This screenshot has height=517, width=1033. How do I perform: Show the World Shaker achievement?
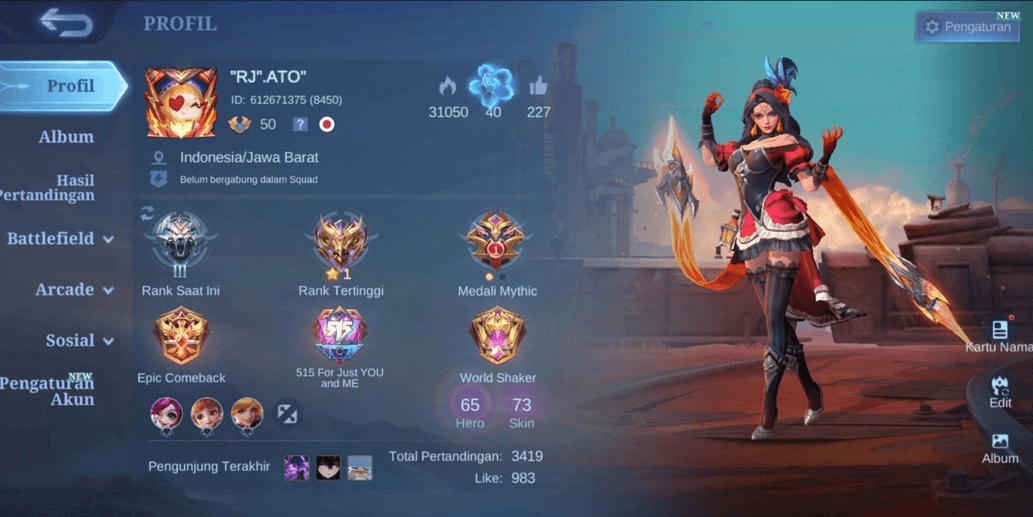[497, 338]
